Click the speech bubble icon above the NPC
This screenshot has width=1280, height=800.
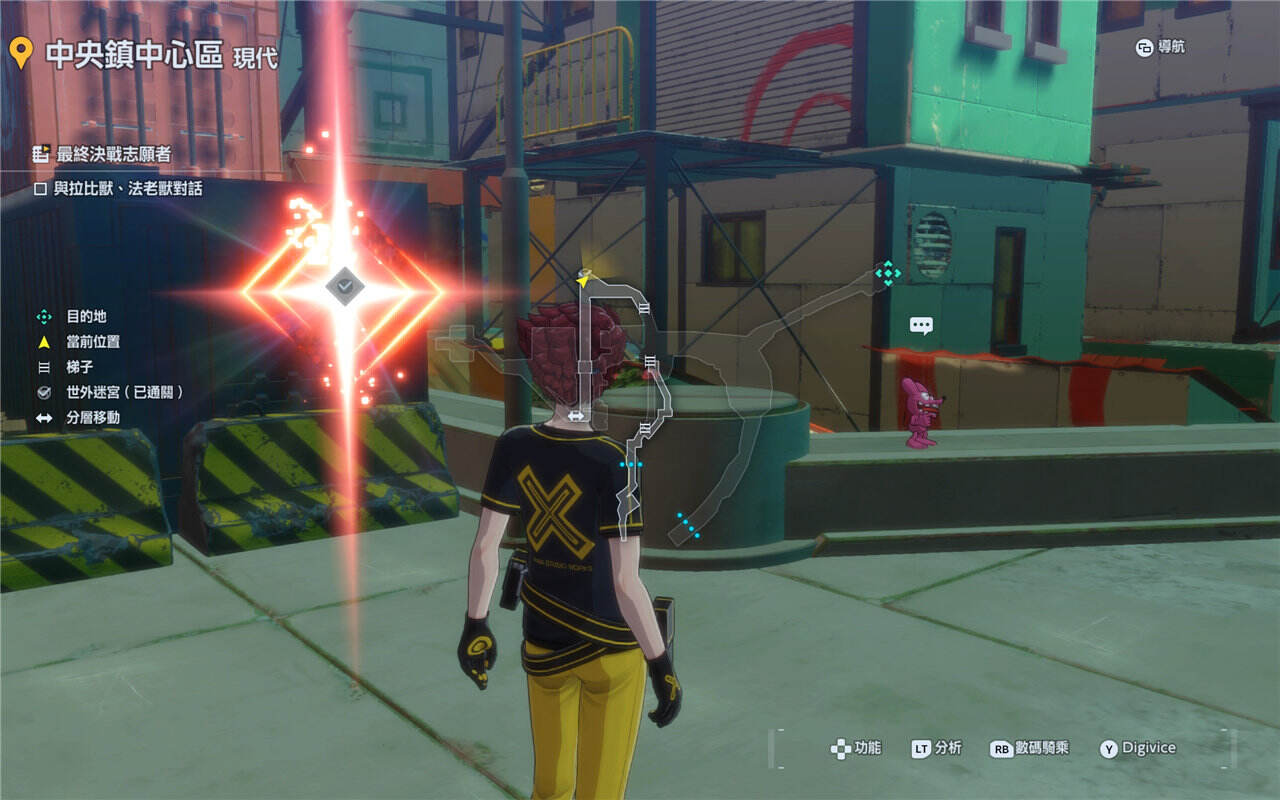(921, 325)
